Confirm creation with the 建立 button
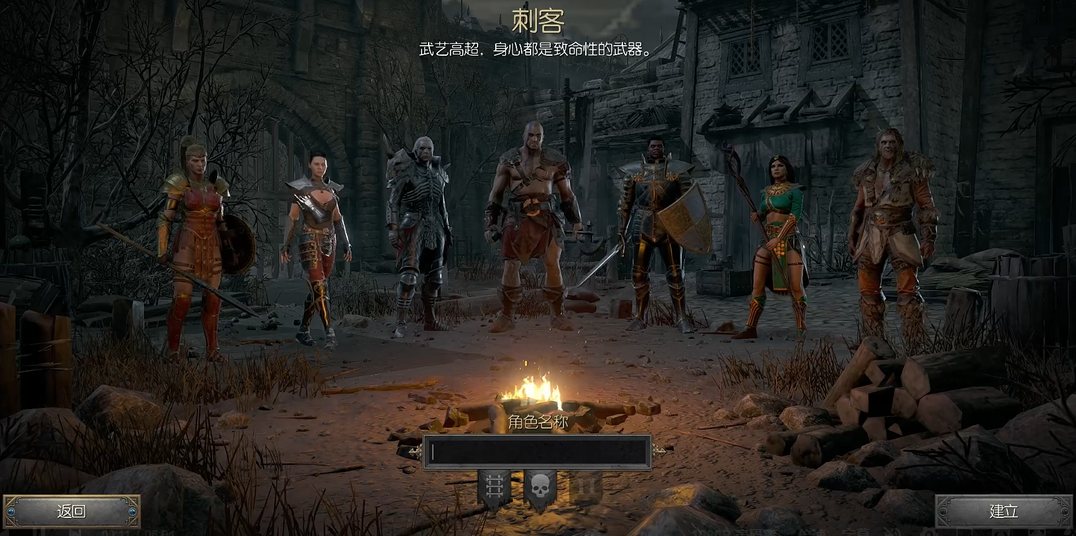 coord(1003,511)
